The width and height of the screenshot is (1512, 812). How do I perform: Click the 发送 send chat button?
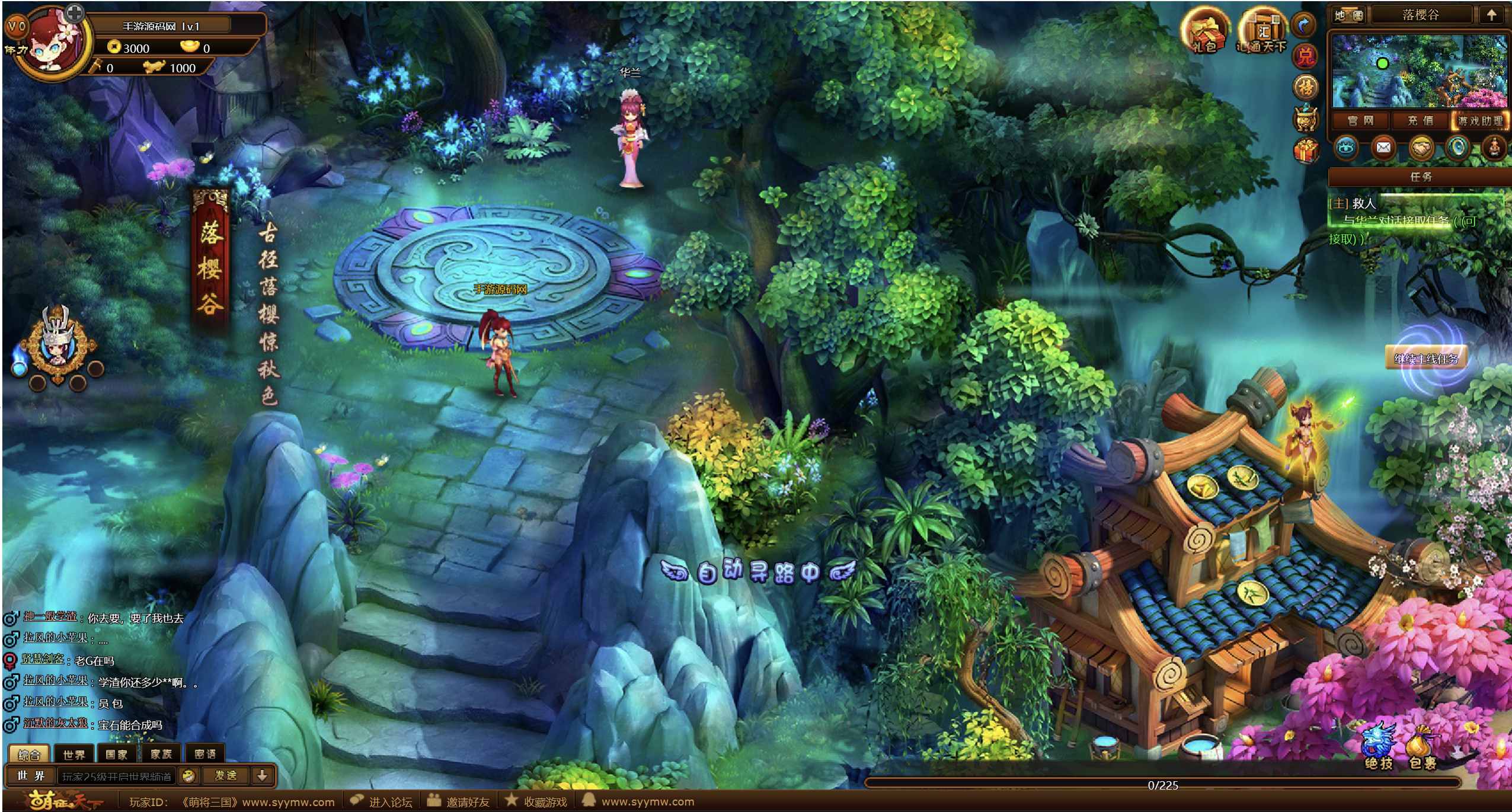click(225, 776)
